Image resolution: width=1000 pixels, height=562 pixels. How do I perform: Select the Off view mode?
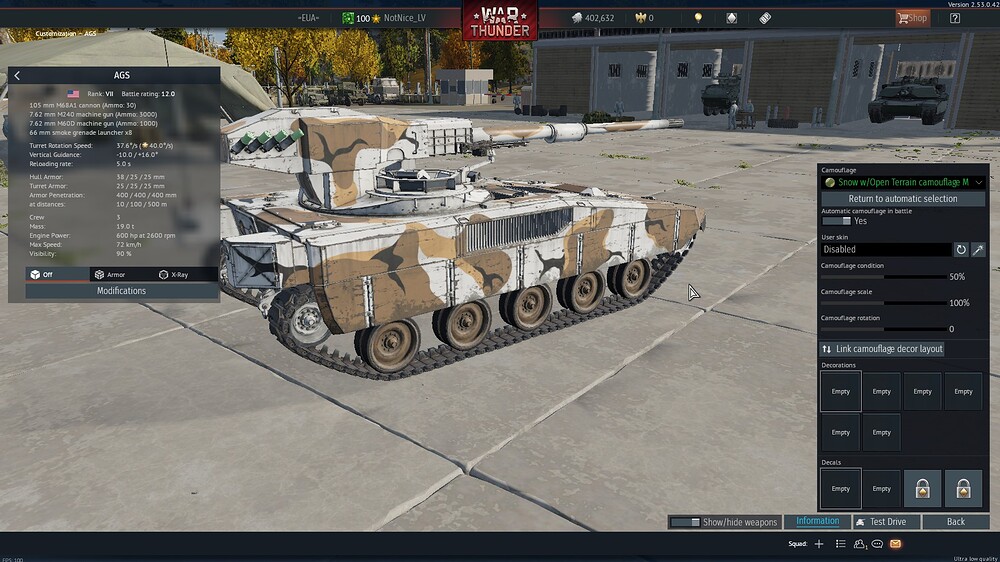point(41,274)
